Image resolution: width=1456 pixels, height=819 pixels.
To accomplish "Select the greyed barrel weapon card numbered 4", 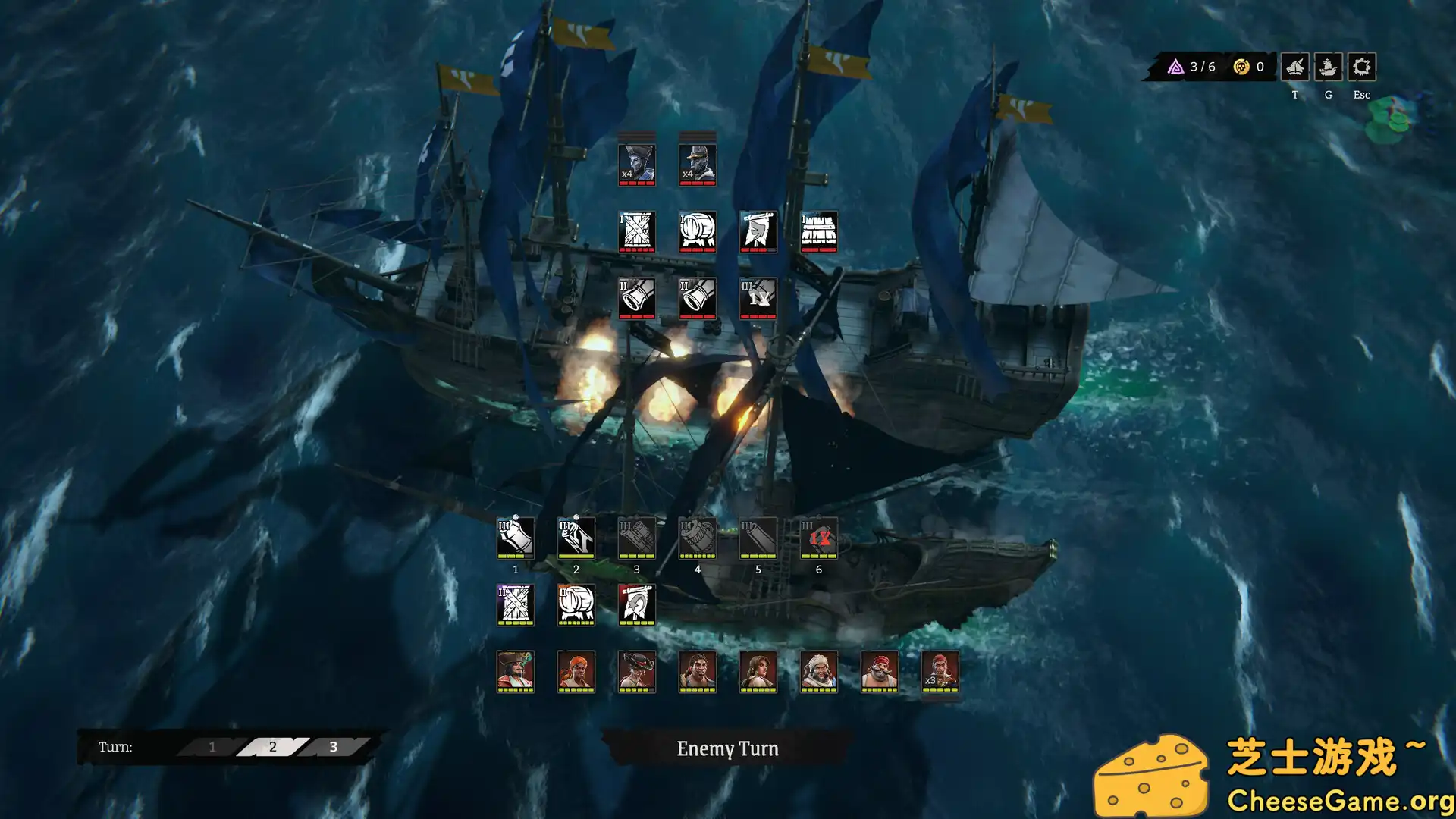I will [x=698, y=538].
